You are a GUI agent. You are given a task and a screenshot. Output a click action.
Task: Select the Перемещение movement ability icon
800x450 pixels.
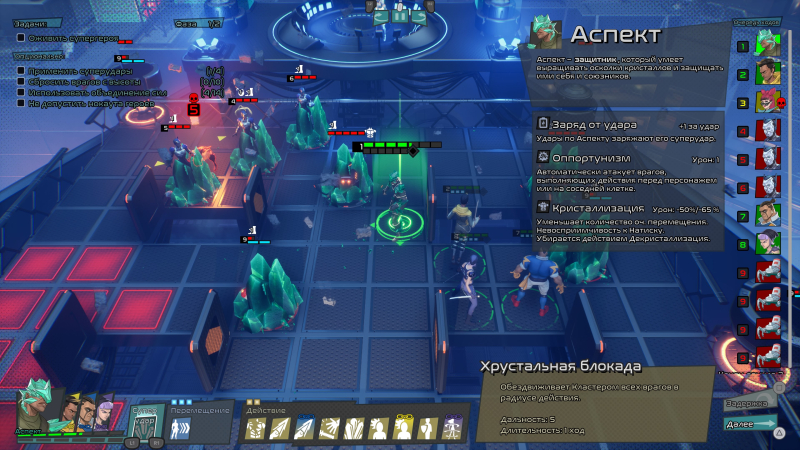tap(182, 429)
